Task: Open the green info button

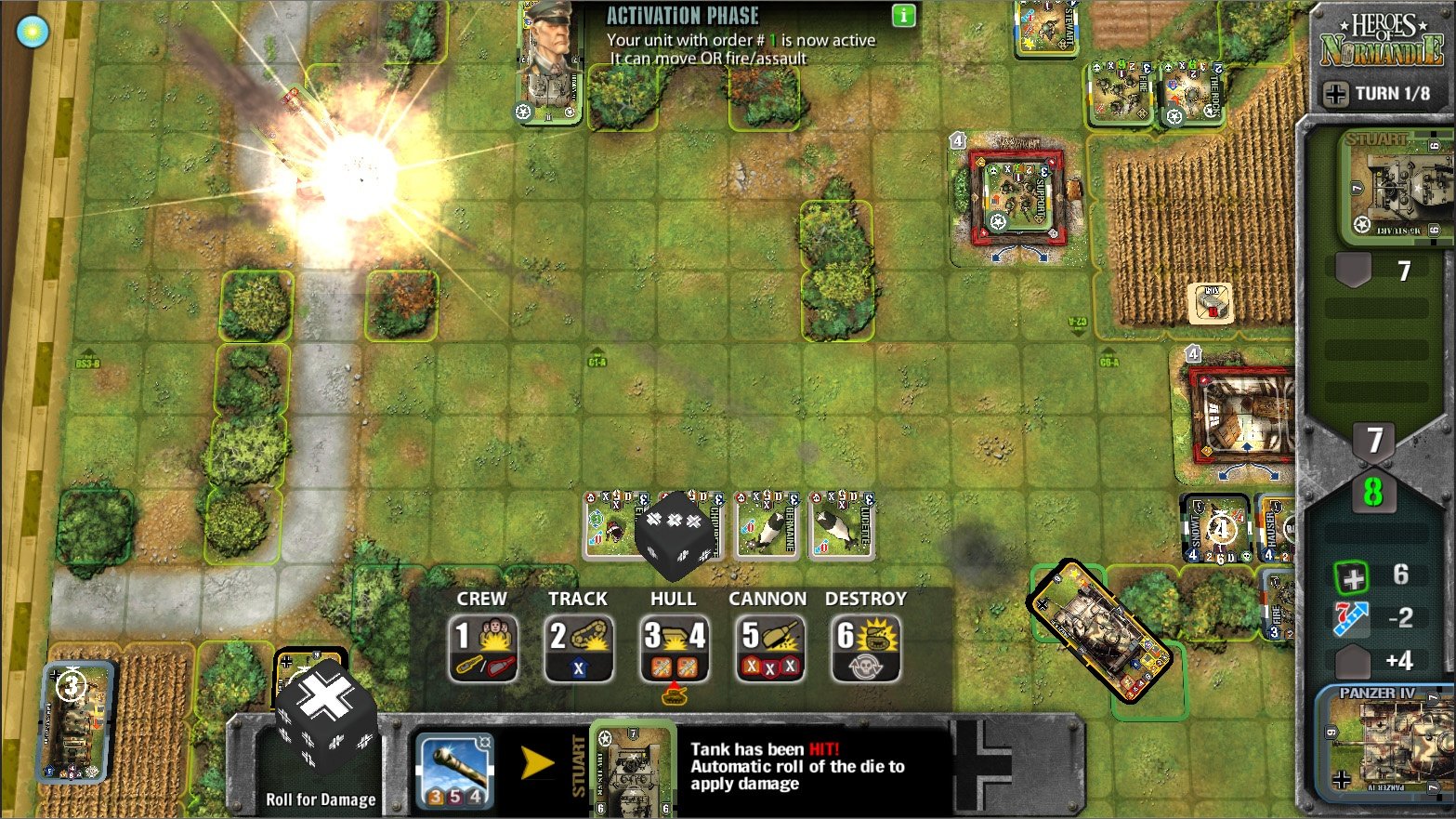Action: tap(903, 16)
